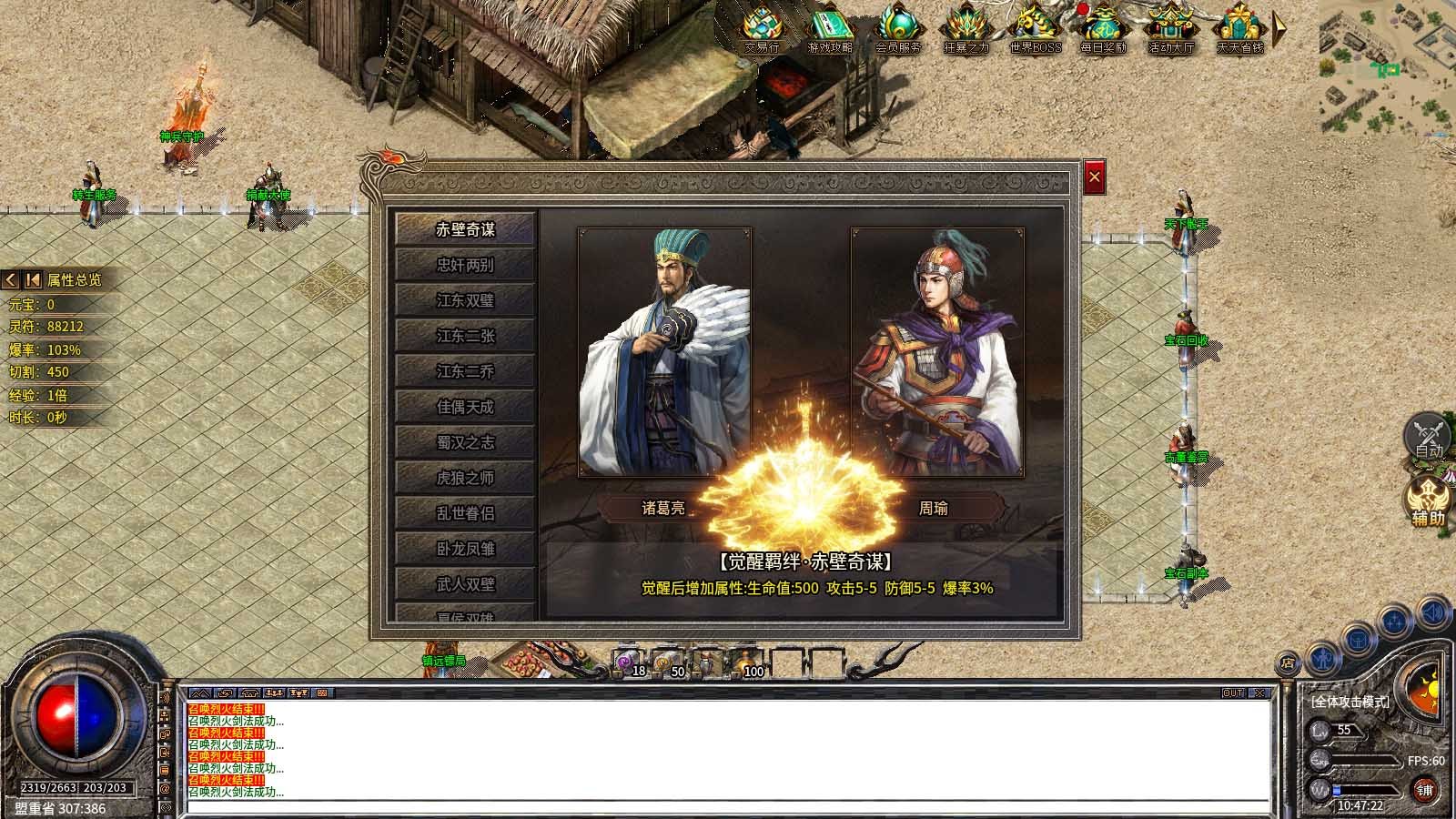Click the 周瑜 character portrait
The image size is (1456, 819).
pyautogui.click(x=937, y=351)
